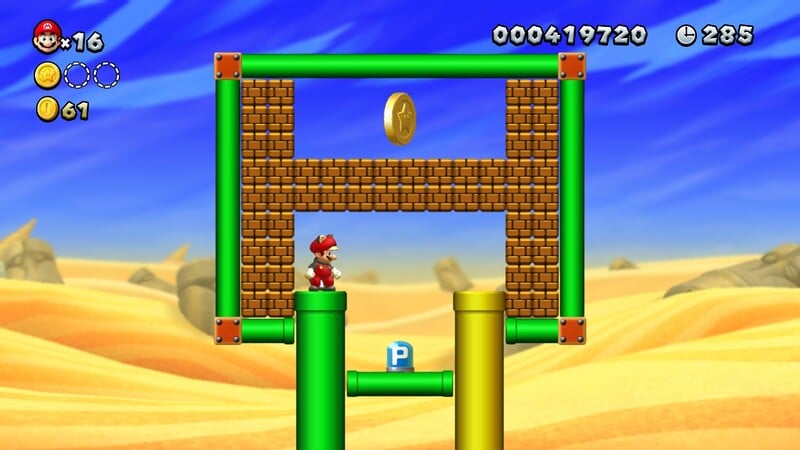Click Mario's head lives icon
The image size is (800, 450).
point(46,37)
